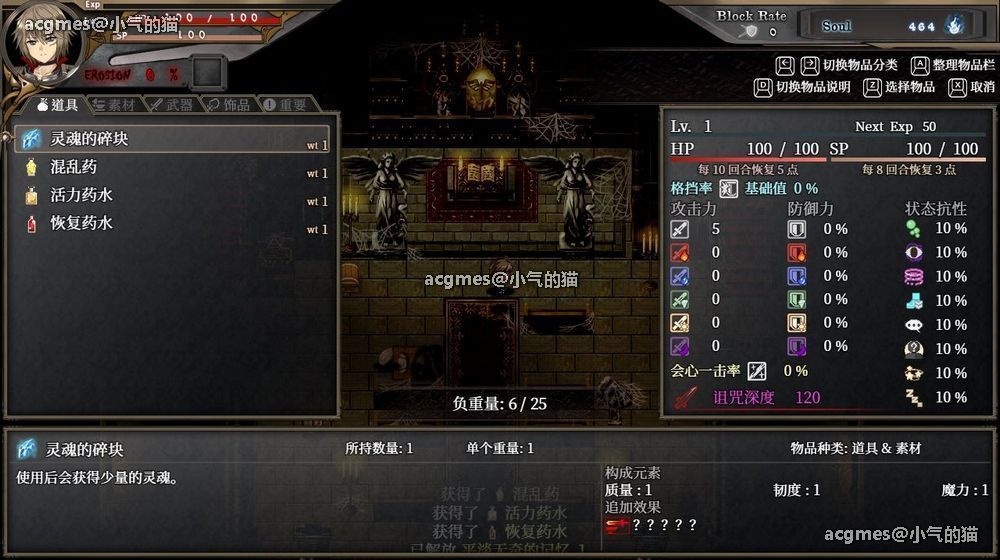The image size is (1000, 560).
Task: Pick the 恢复药水 potion row
Action: [172, 223]
